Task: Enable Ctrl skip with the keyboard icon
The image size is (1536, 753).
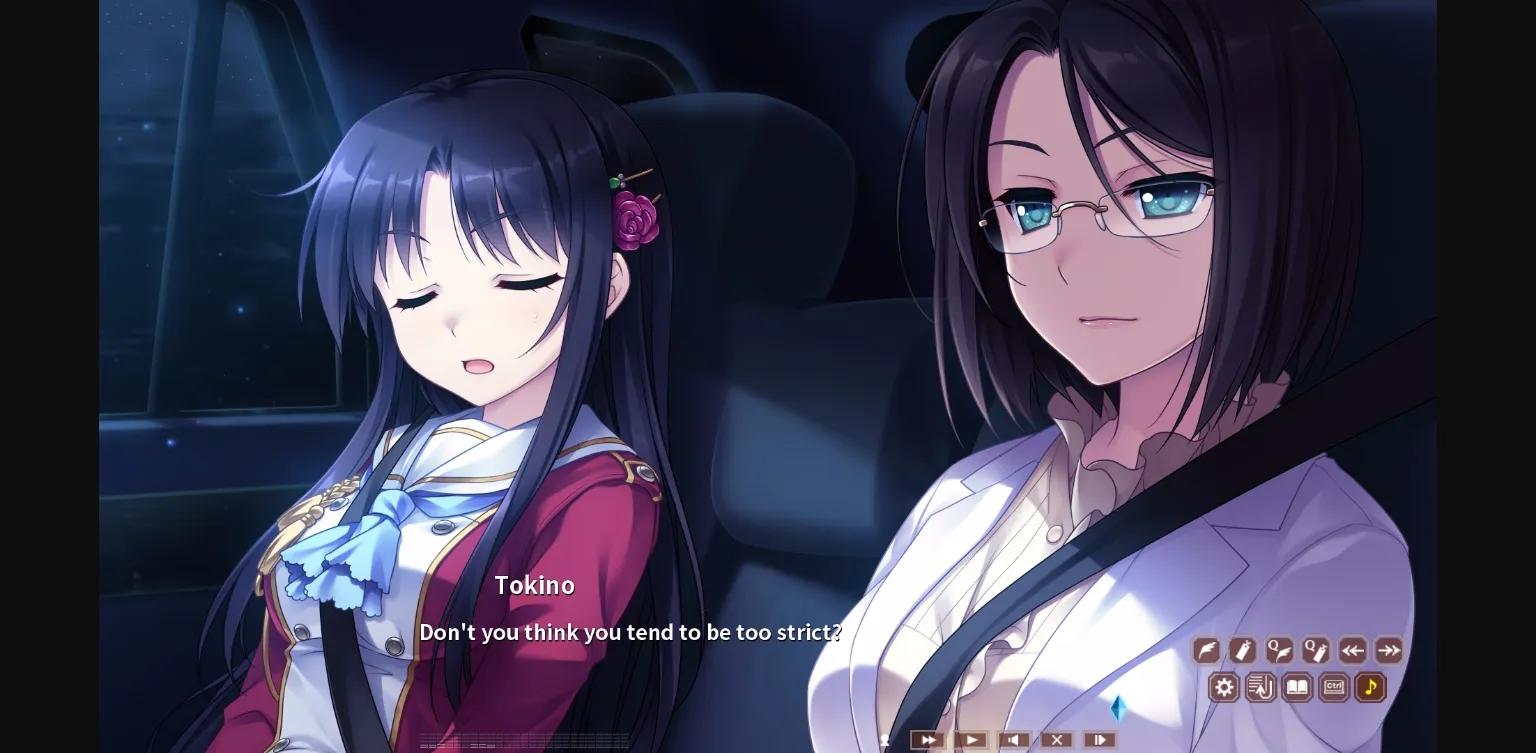Action: pyautogui.click(x=1332, y=687)
